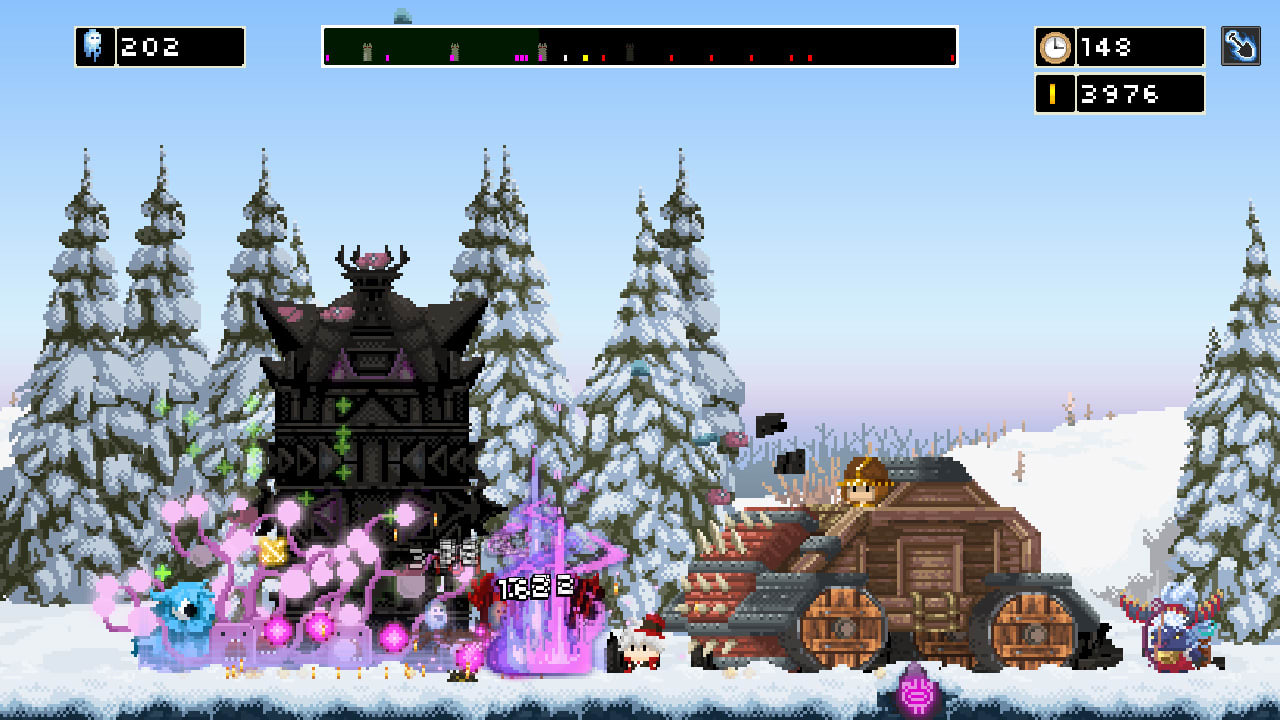The image size is (1280, 720).
Task: Click the lone white marker on the progress bar
Action: click(x=566, y=57)
